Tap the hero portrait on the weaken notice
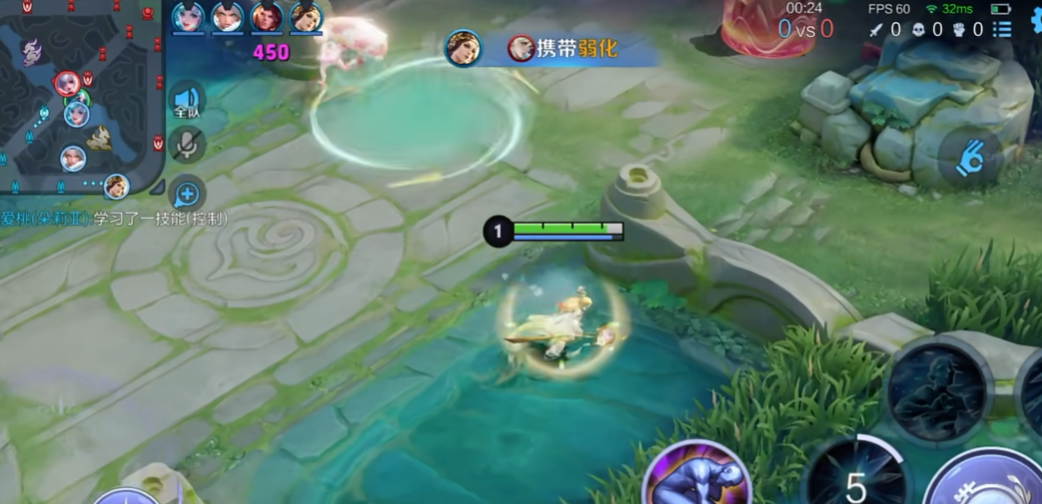The width and height of the screenshot is (1042, 504). click(464, 47)
